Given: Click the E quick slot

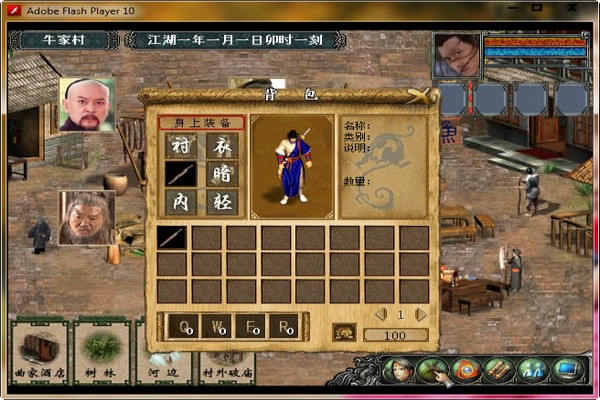Looking at the screenshot, I should [252, 328].
